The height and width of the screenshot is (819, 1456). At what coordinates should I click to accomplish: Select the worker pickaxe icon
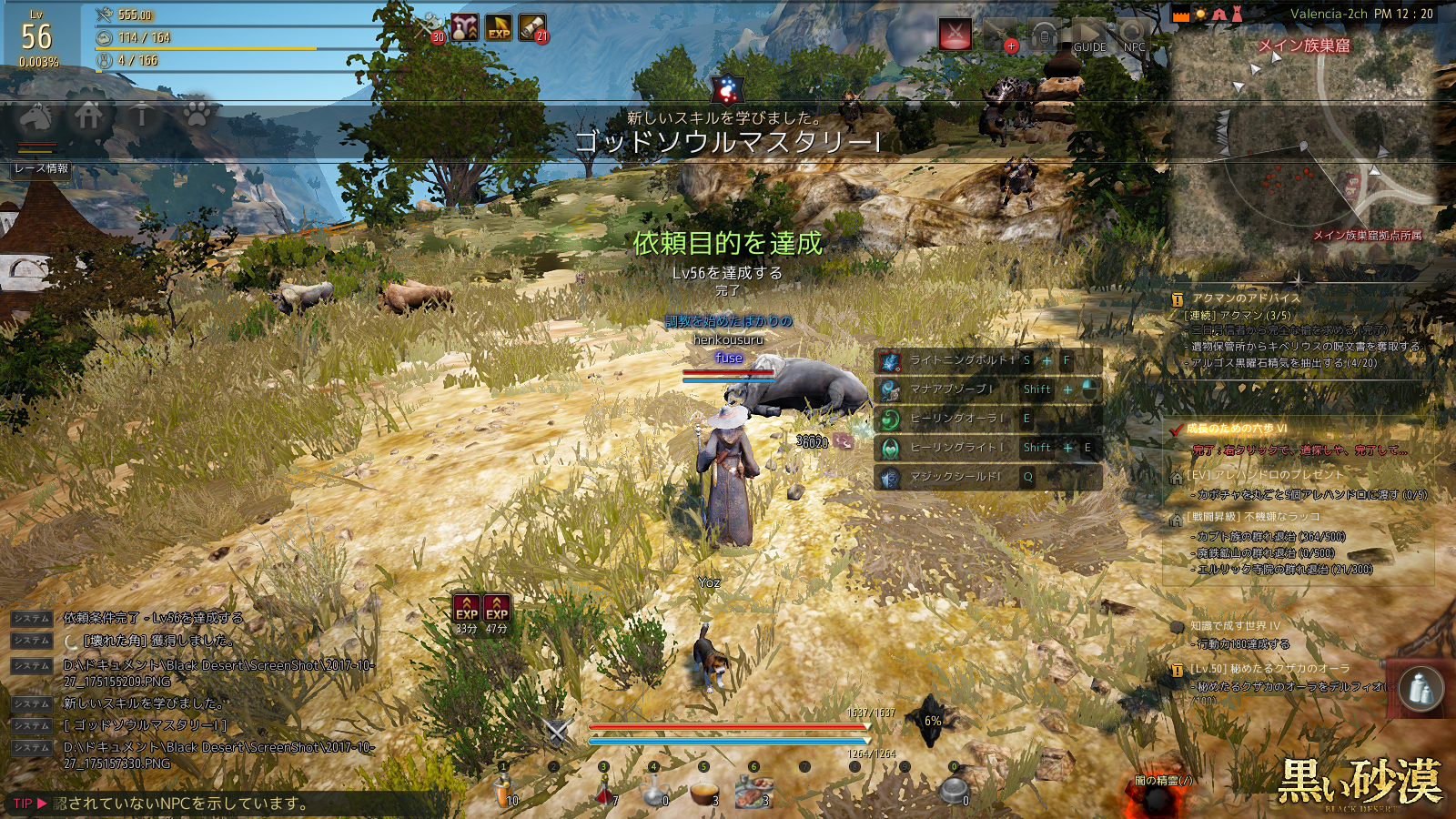[x=142, y=116]
